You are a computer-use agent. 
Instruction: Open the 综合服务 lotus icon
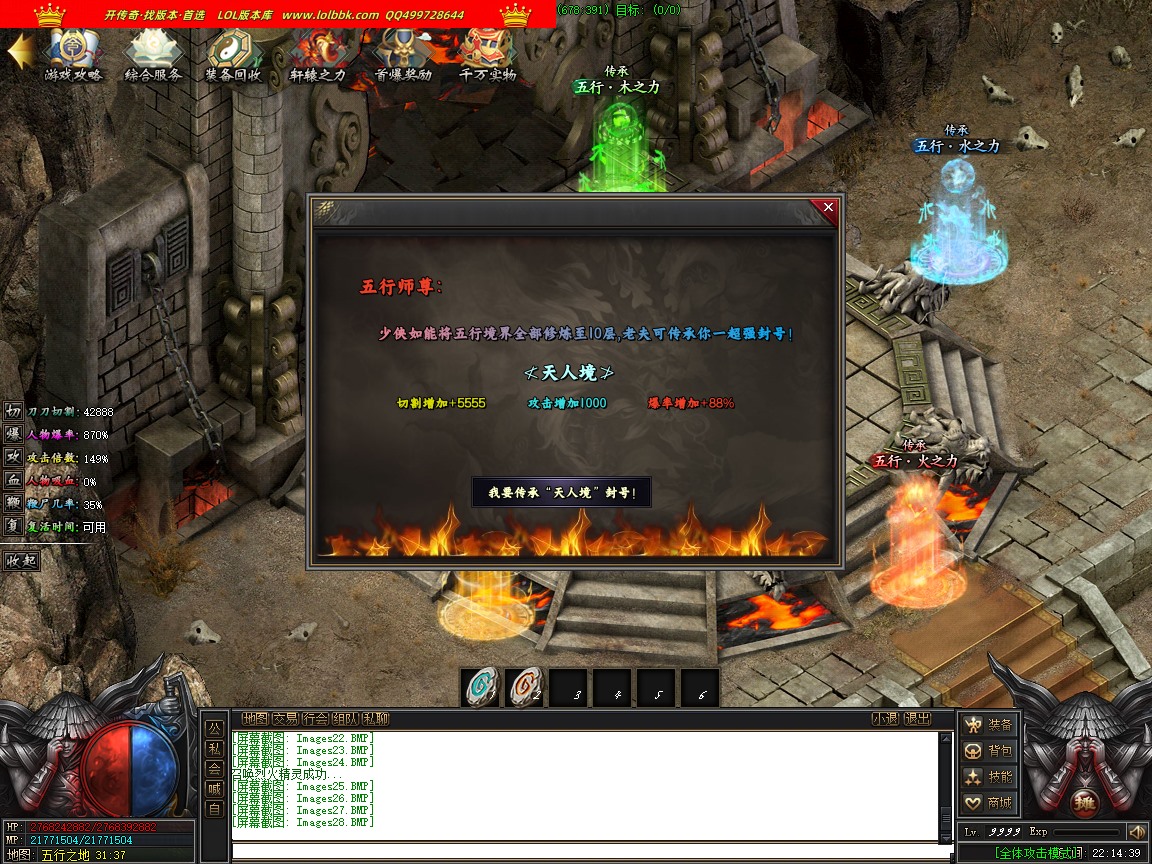point(153,53)
